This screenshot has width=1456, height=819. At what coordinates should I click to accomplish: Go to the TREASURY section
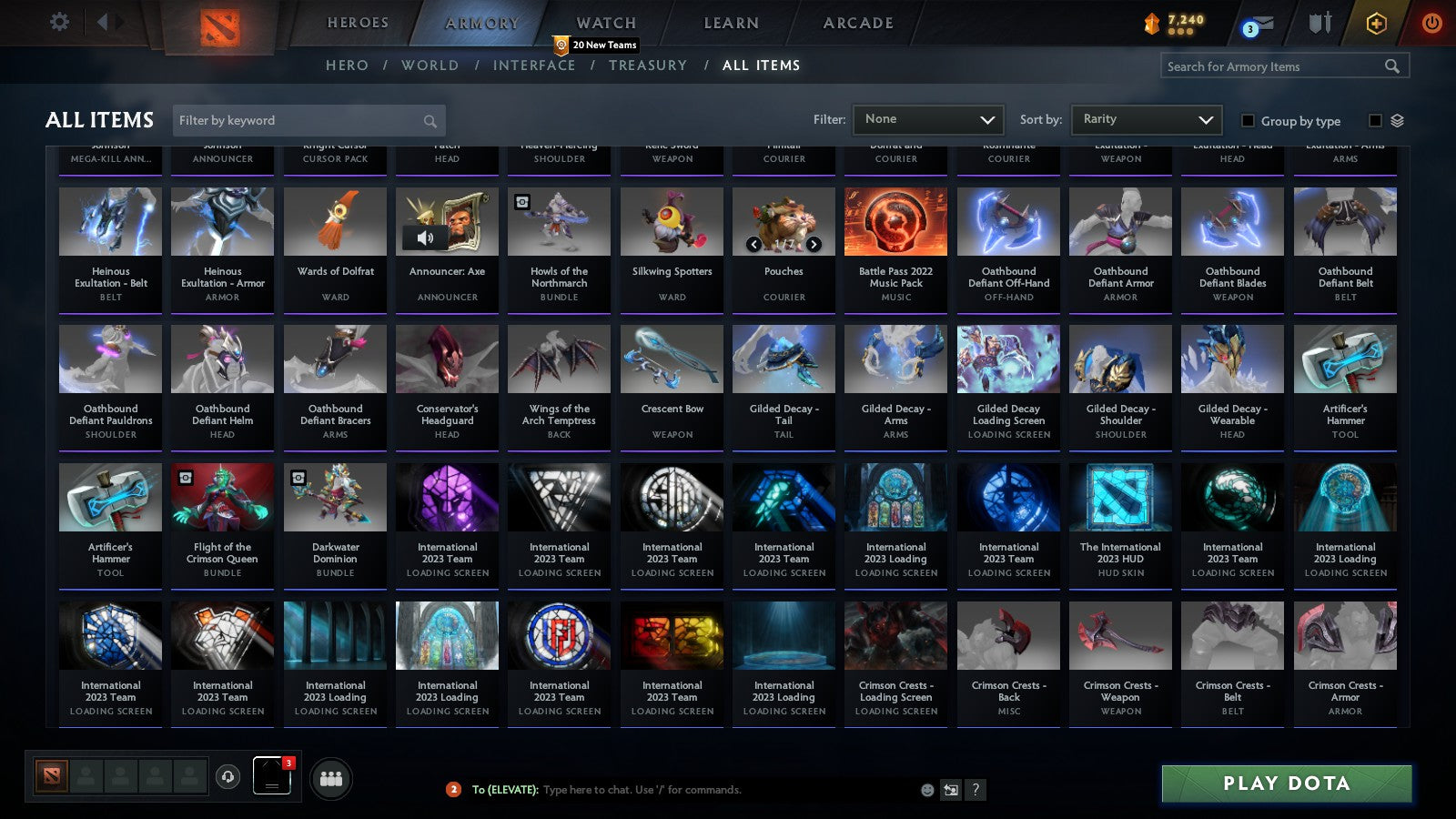pos(648,66)
